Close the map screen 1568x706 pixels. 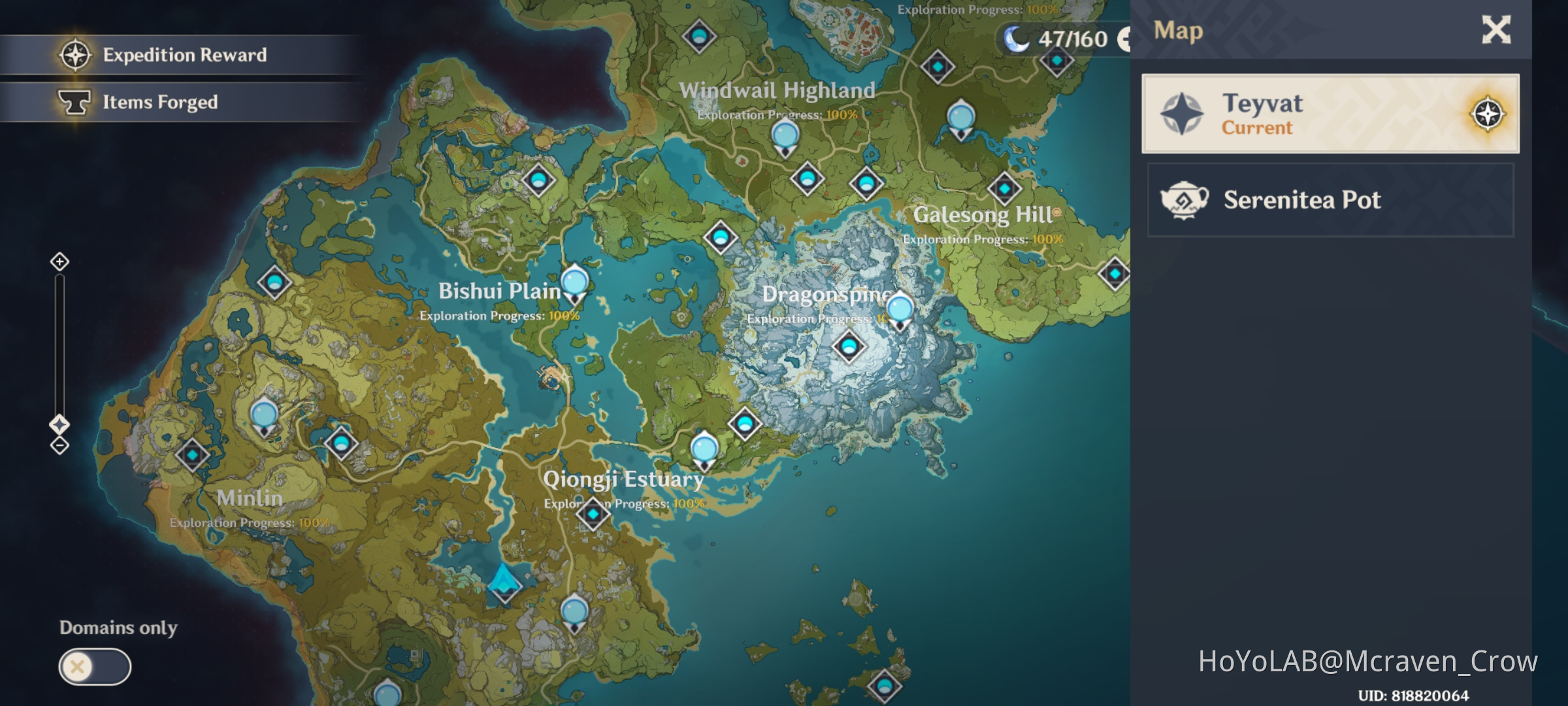click(x=1496, y=30)
